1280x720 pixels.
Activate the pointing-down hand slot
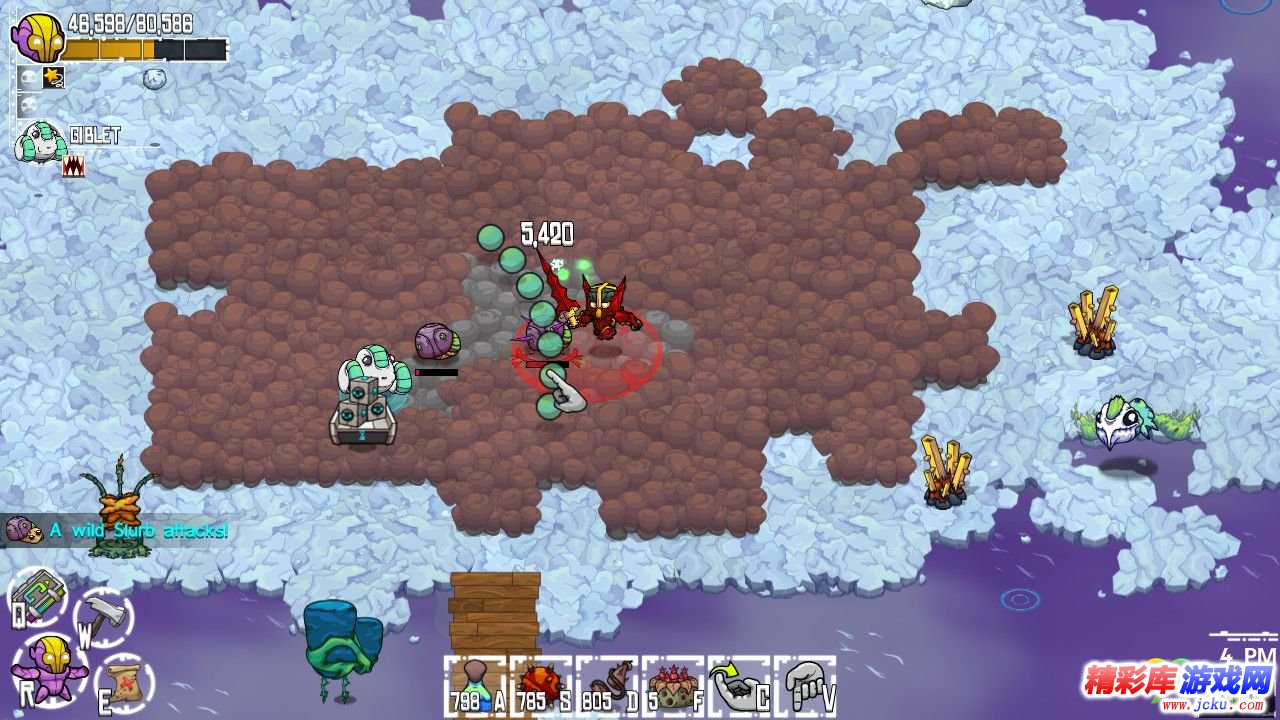pos(805,686)
